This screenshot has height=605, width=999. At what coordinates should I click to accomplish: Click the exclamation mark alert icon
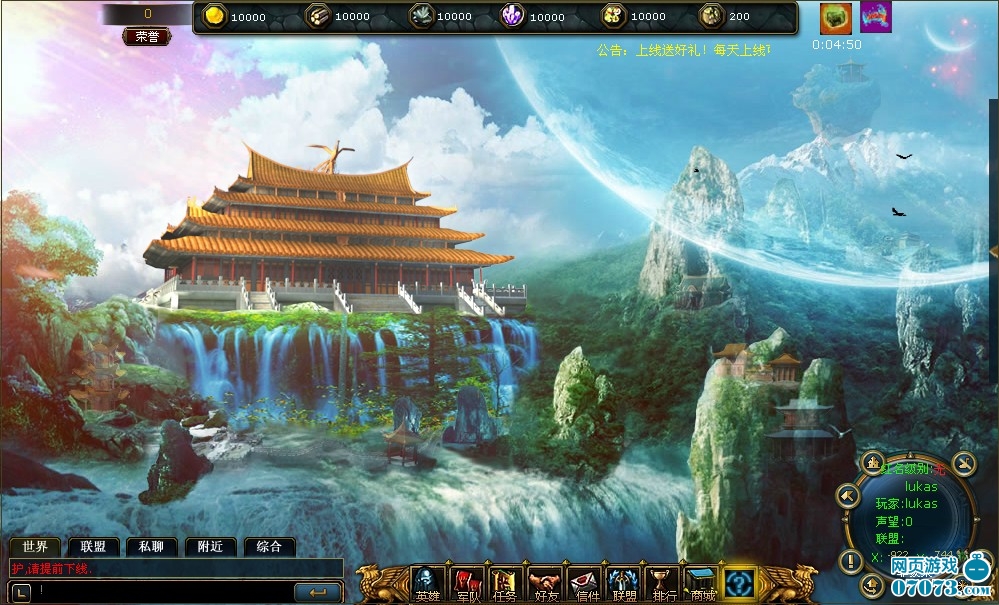(850, 561)
